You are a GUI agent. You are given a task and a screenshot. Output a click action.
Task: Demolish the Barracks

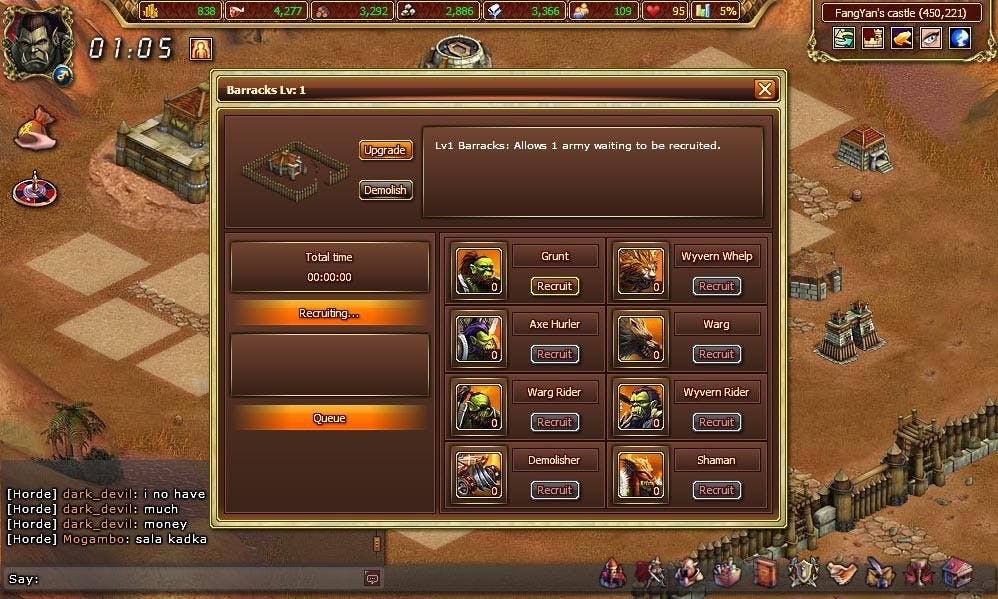[385, 190]
